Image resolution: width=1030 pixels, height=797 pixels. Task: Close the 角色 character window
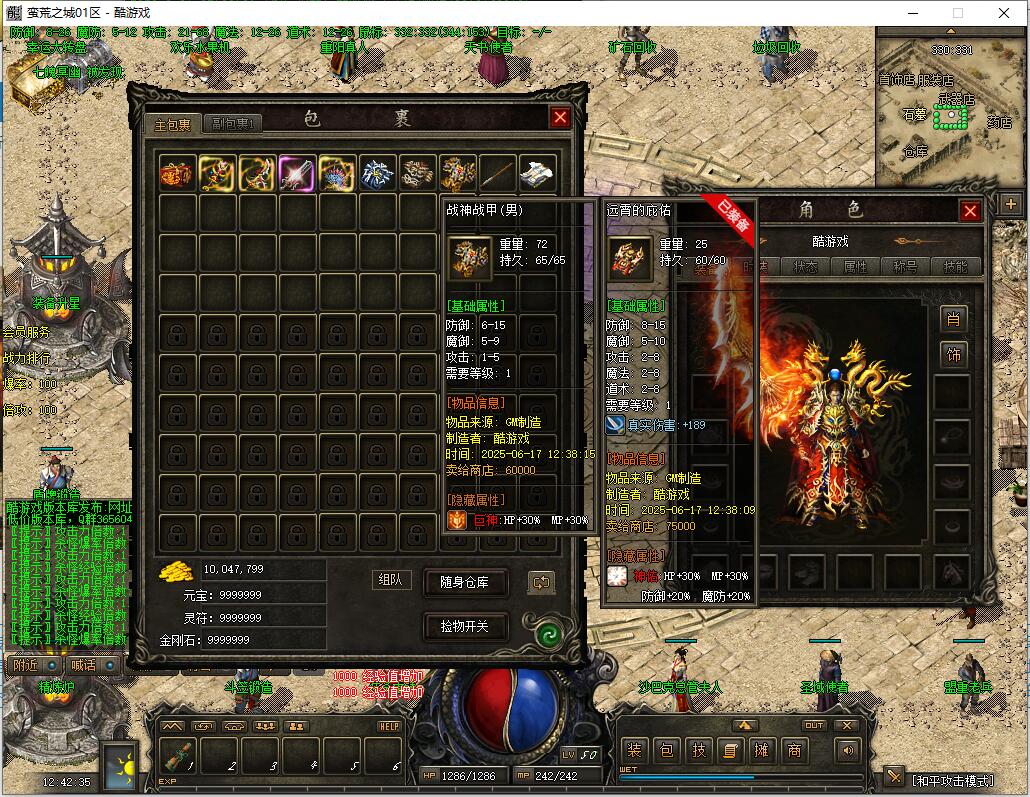(x=969, y=211)
